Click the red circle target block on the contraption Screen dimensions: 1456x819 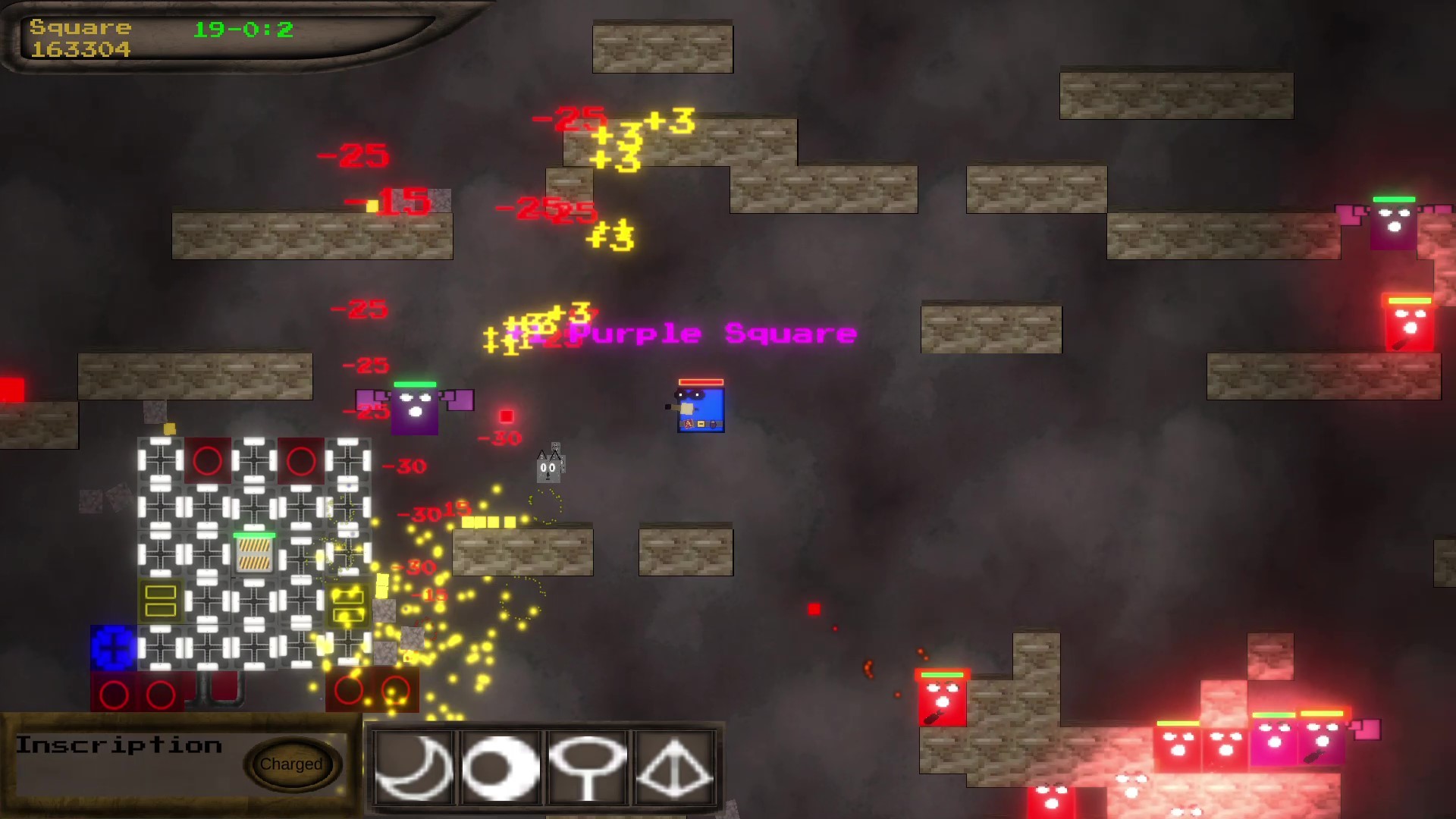pyautogui.click(x=206, y=460)
